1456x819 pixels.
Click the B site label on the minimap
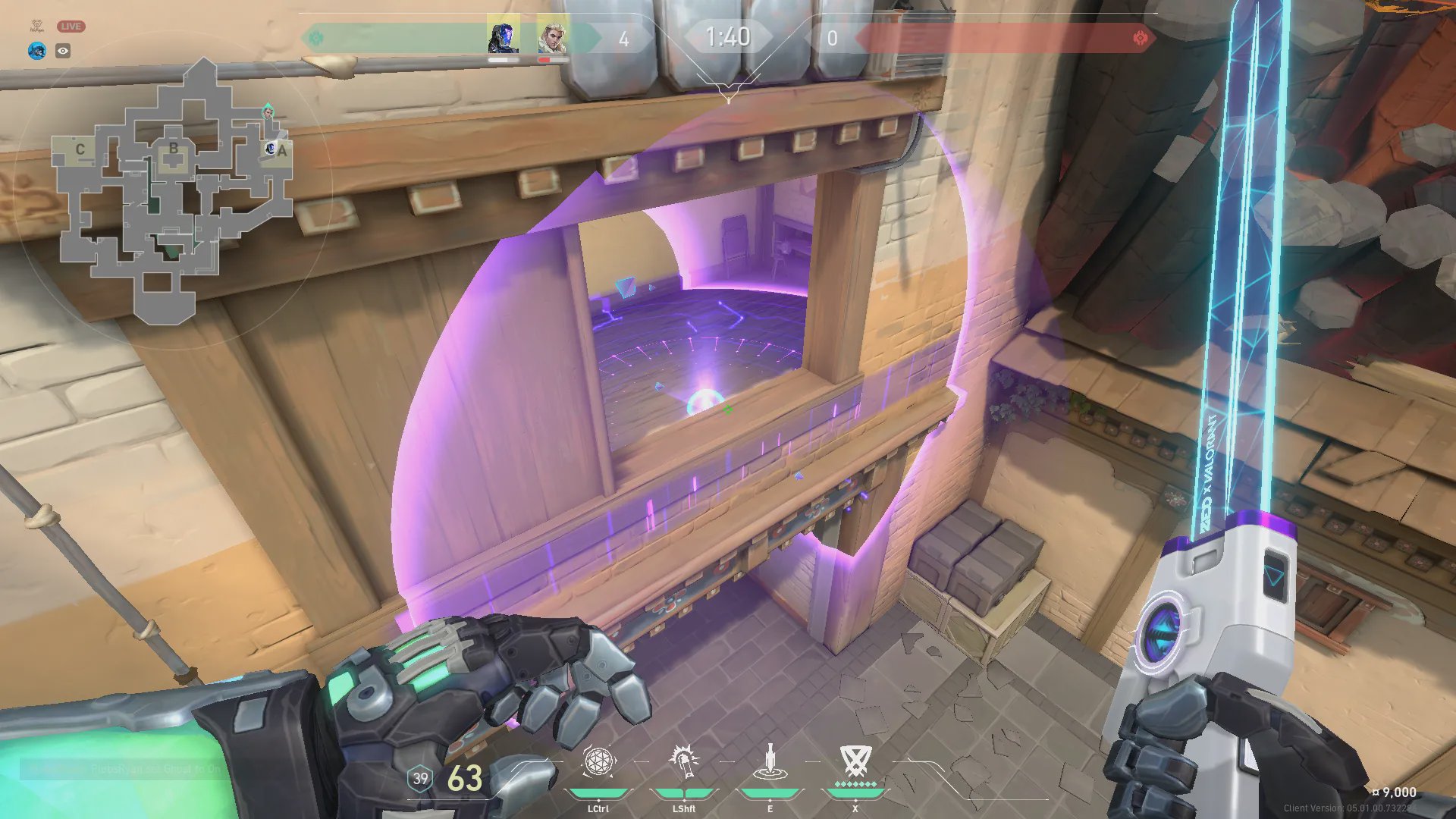tap(174, 149)
